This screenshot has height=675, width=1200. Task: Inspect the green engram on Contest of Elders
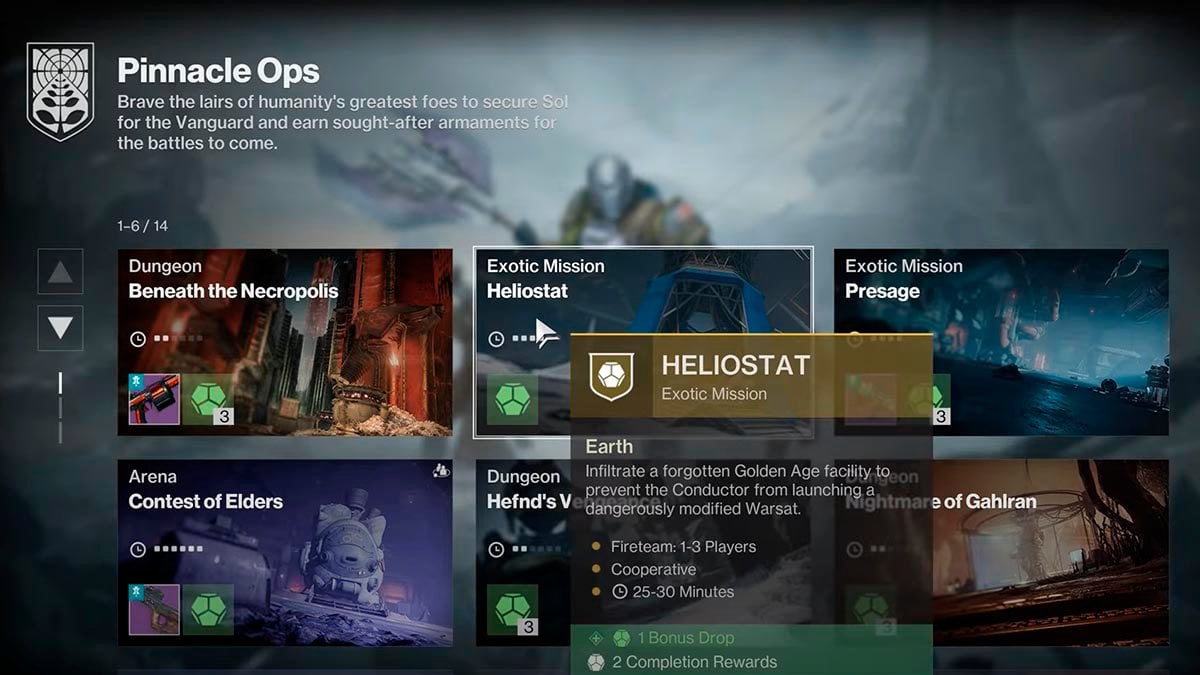(209, 609)
